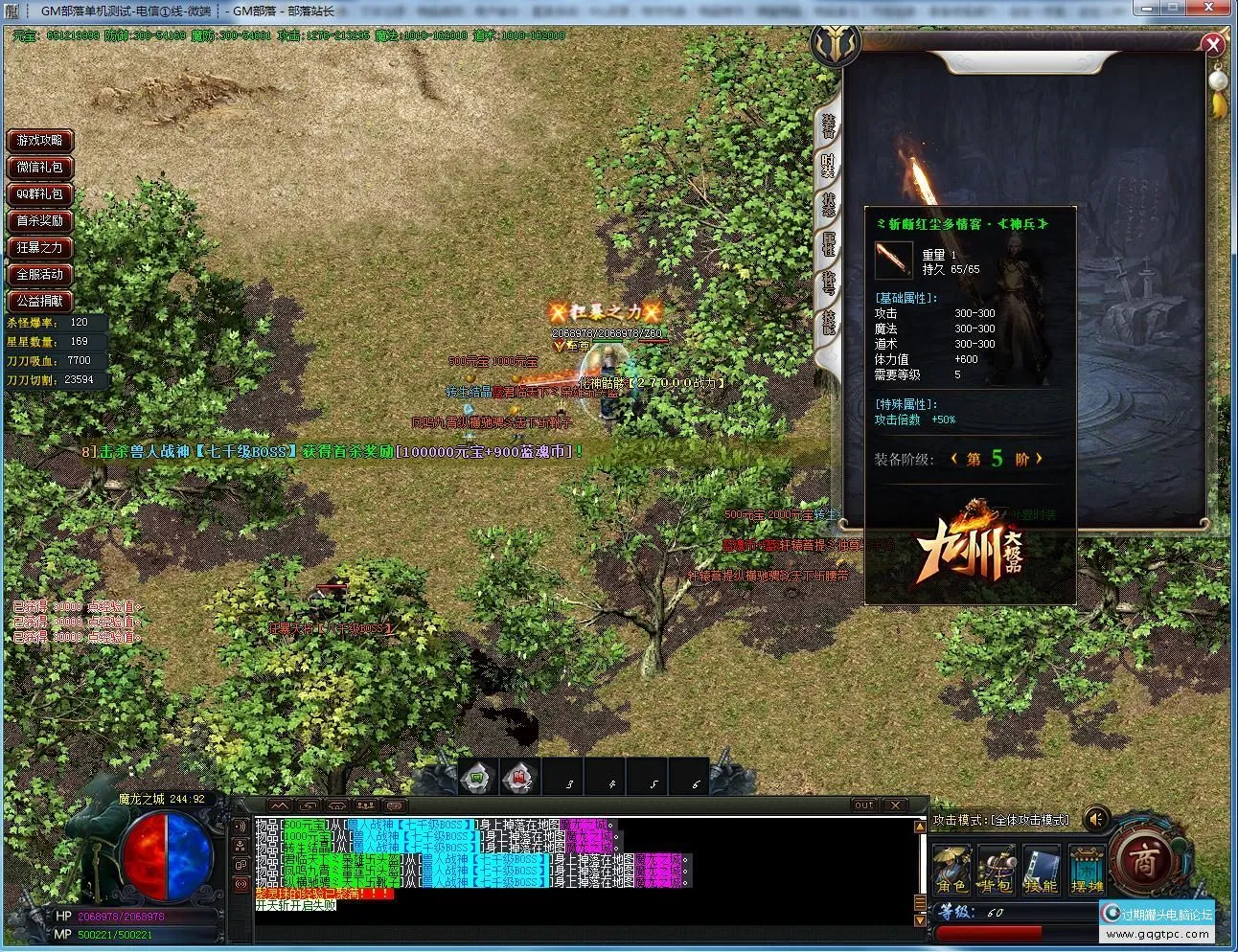Open the 属性 attributes tab
1238x952 pixels.
828,243
